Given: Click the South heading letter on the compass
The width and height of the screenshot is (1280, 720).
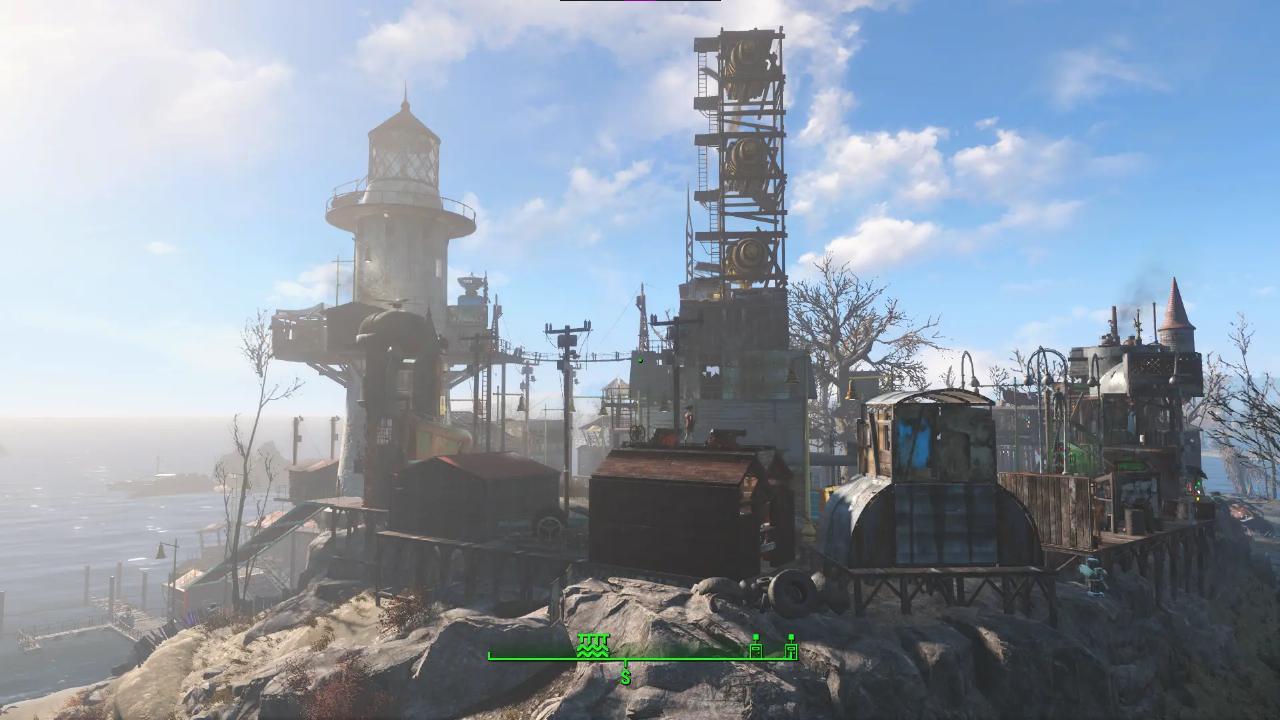Looking at the screenshot, I should (626, 677).
